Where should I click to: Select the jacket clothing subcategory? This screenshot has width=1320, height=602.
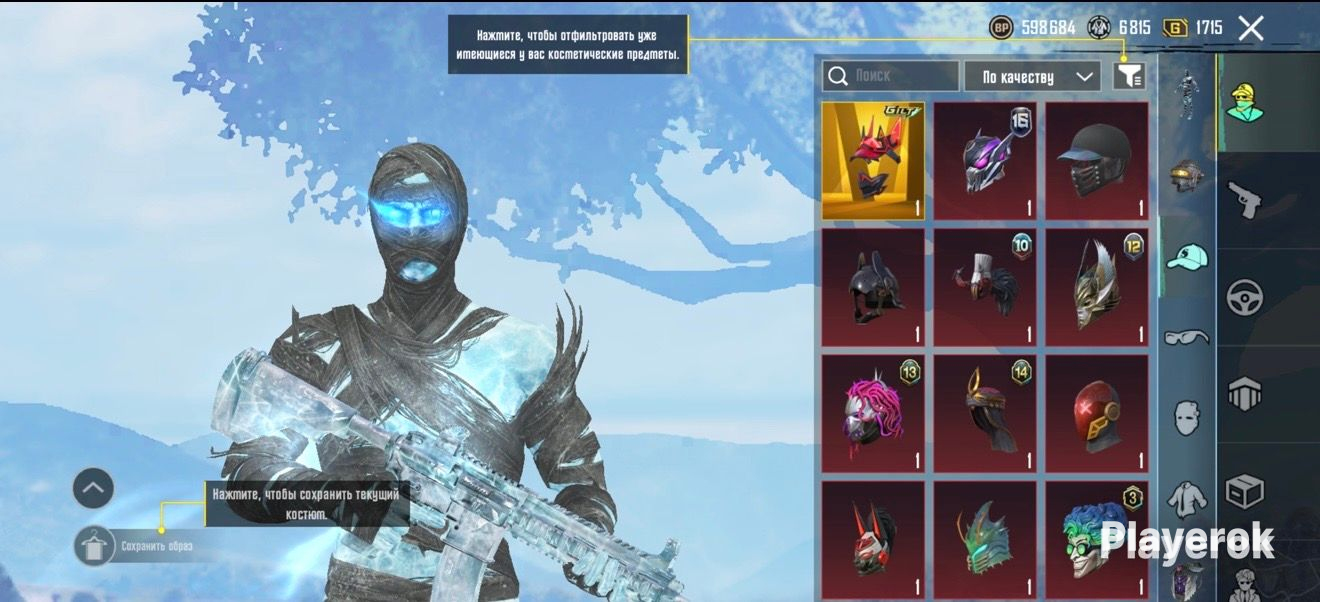[x=1186, y=497]
